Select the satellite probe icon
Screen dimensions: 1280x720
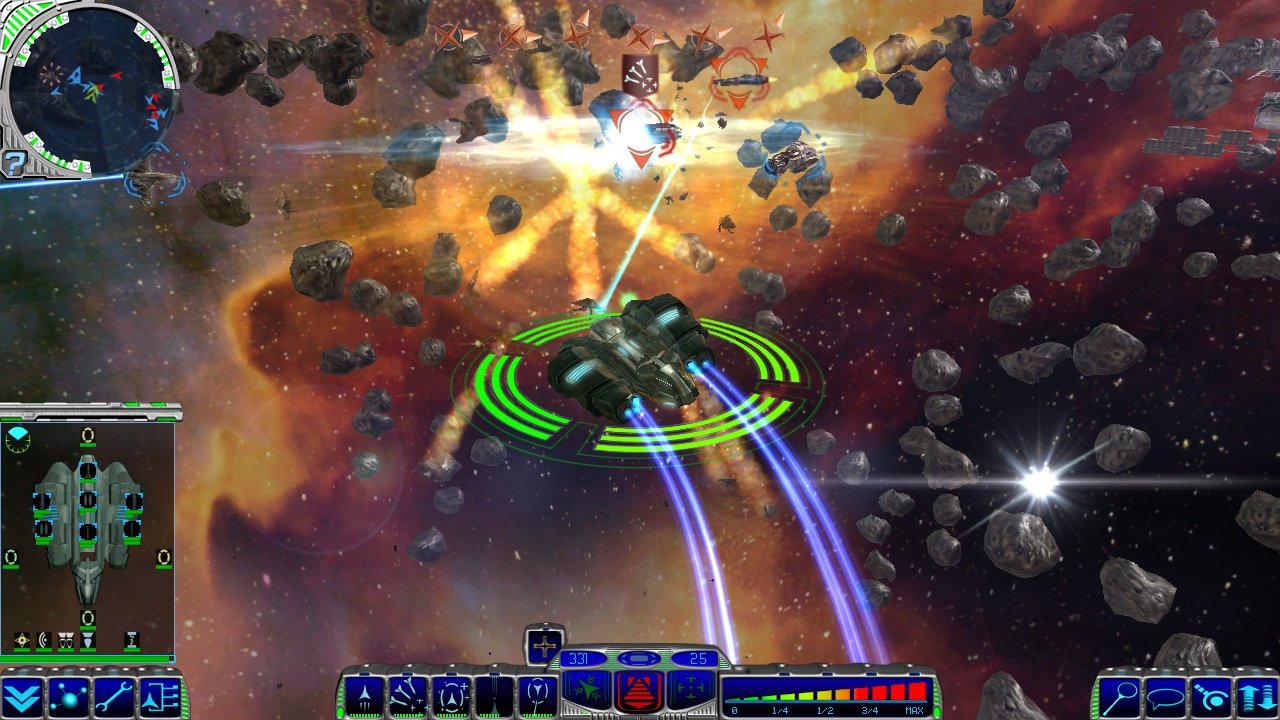(1213, 697)
